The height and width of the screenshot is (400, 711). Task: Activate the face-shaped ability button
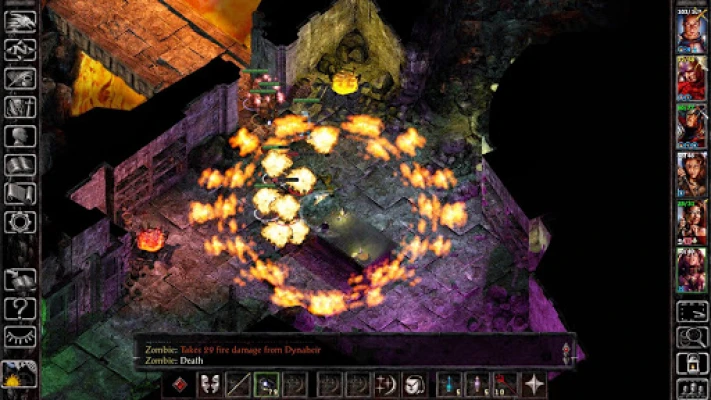click(413, 384)
